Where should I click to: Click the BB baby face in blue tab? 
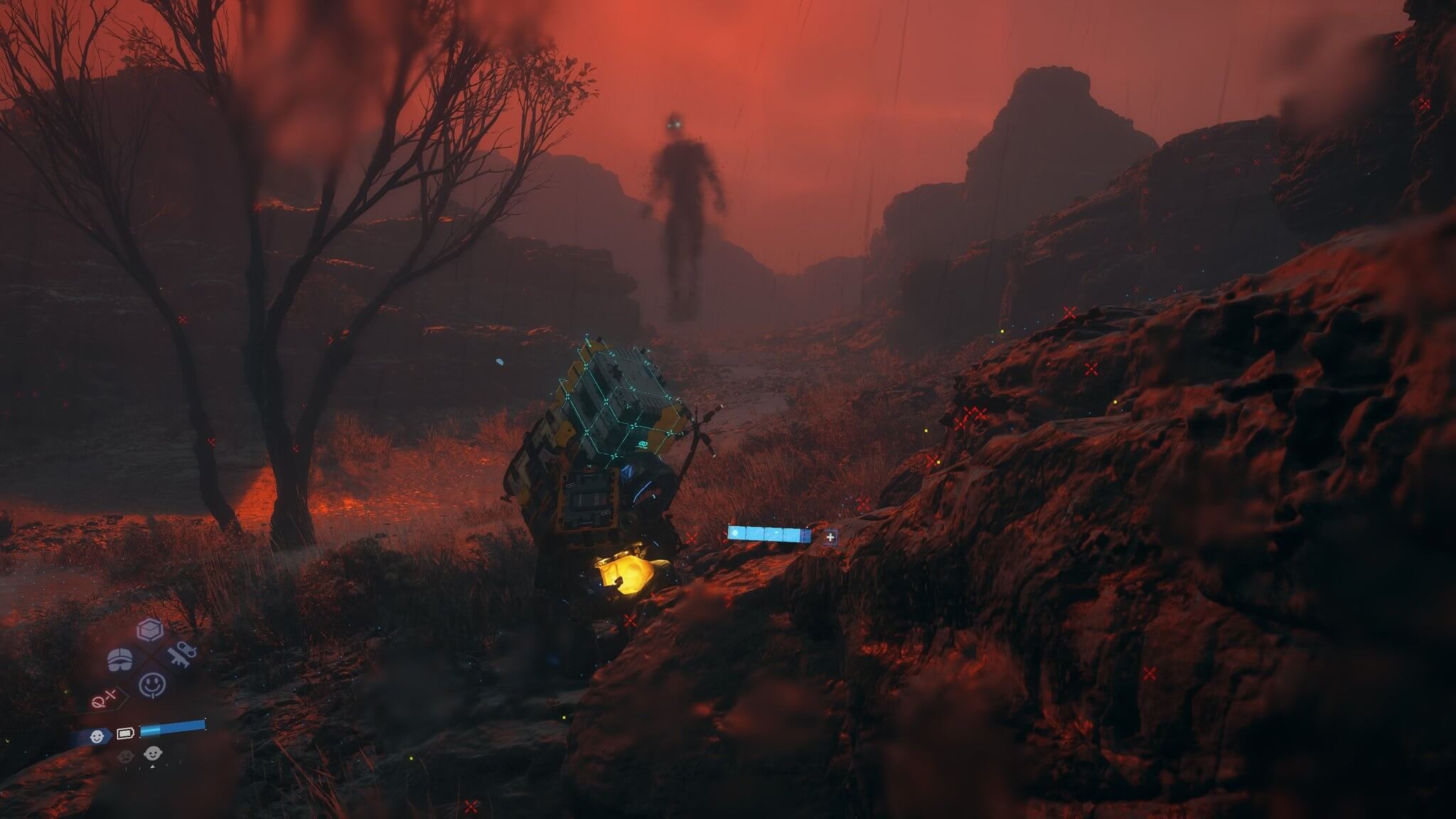click(x=97, y=737)
